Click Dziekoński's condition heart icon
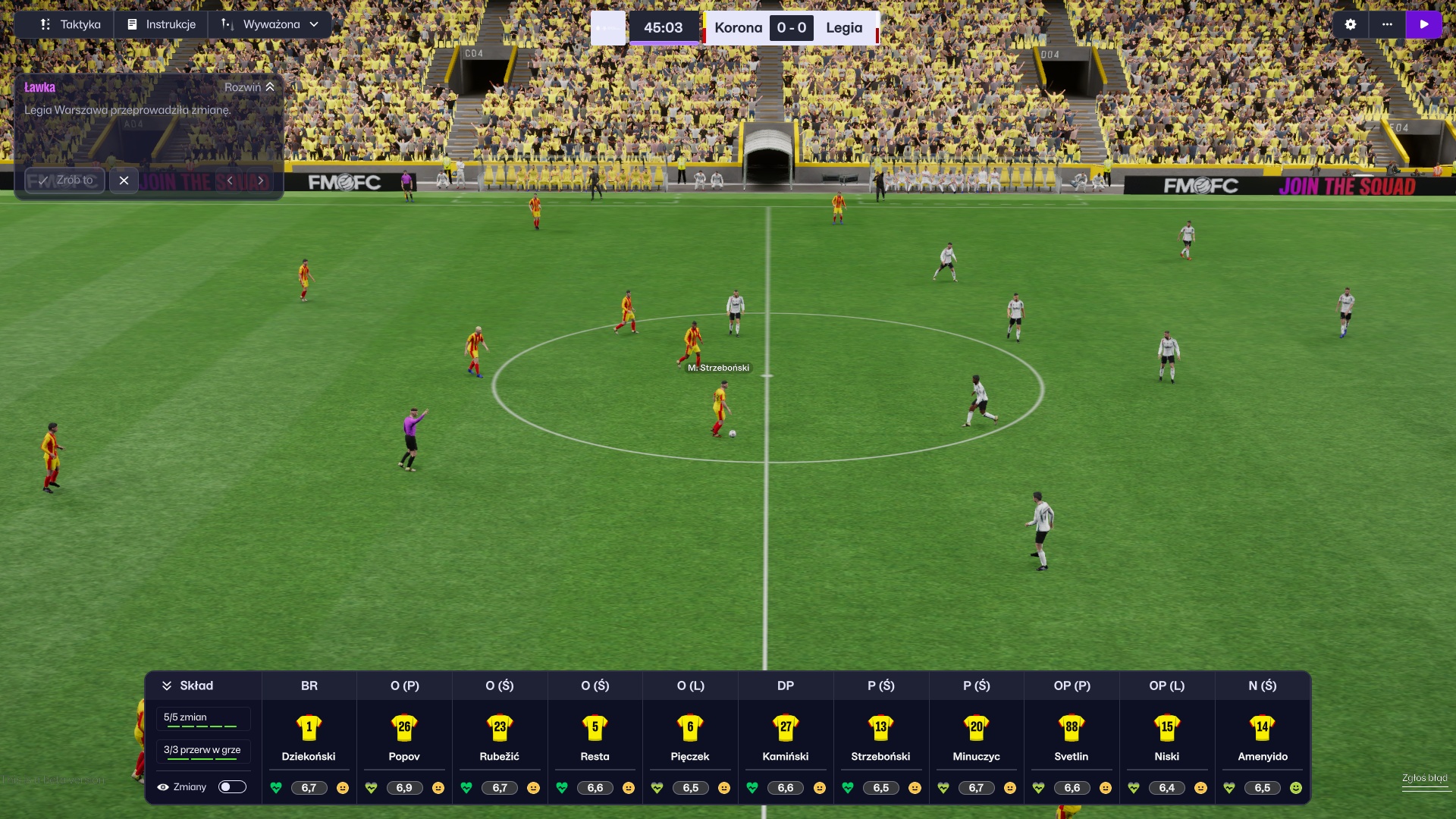 pos(277,788)
